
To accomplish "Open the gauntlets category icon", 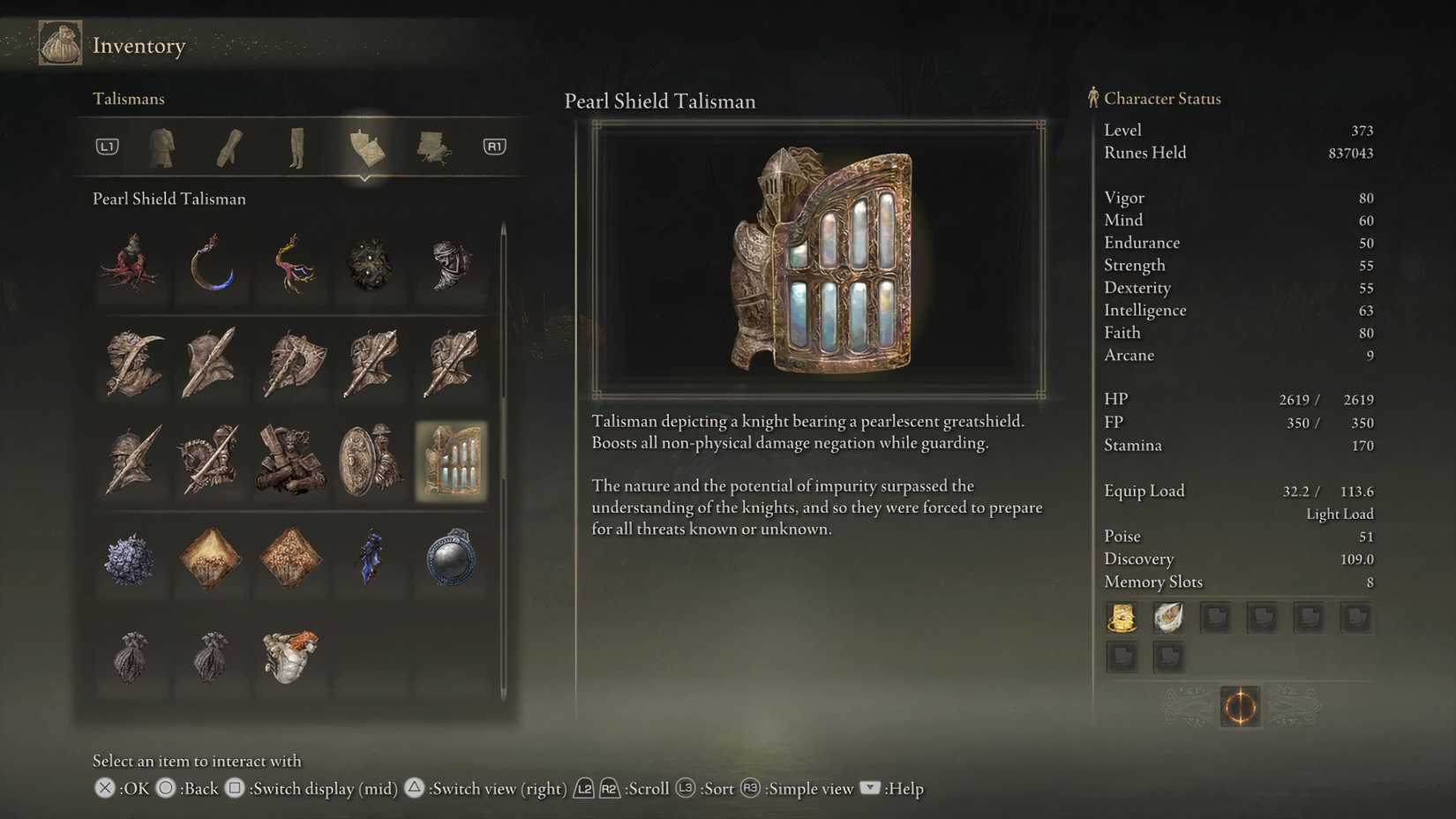I will pos(228,147).
